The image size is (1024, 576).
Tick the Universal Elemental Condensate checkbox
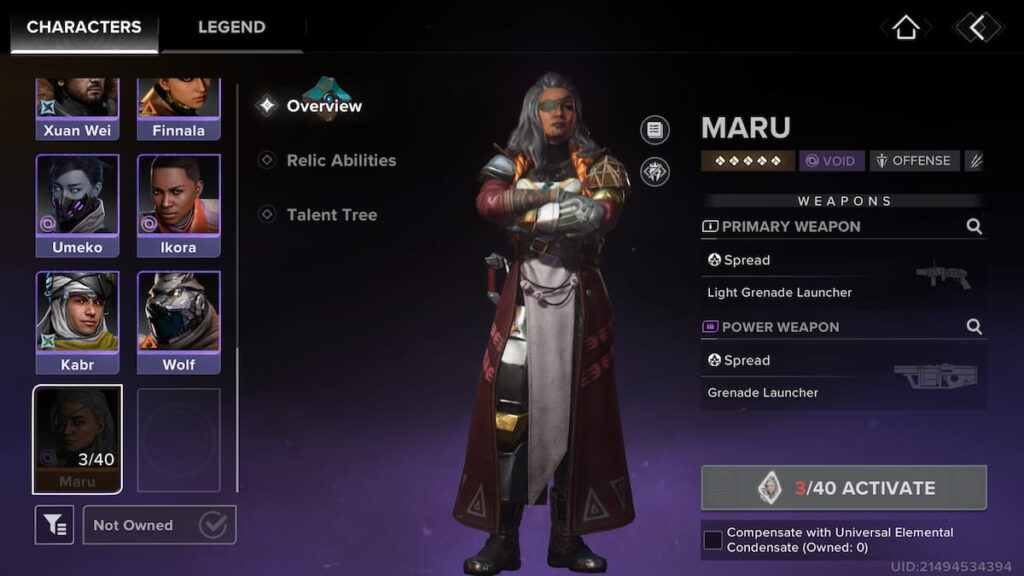pos(713,540)
